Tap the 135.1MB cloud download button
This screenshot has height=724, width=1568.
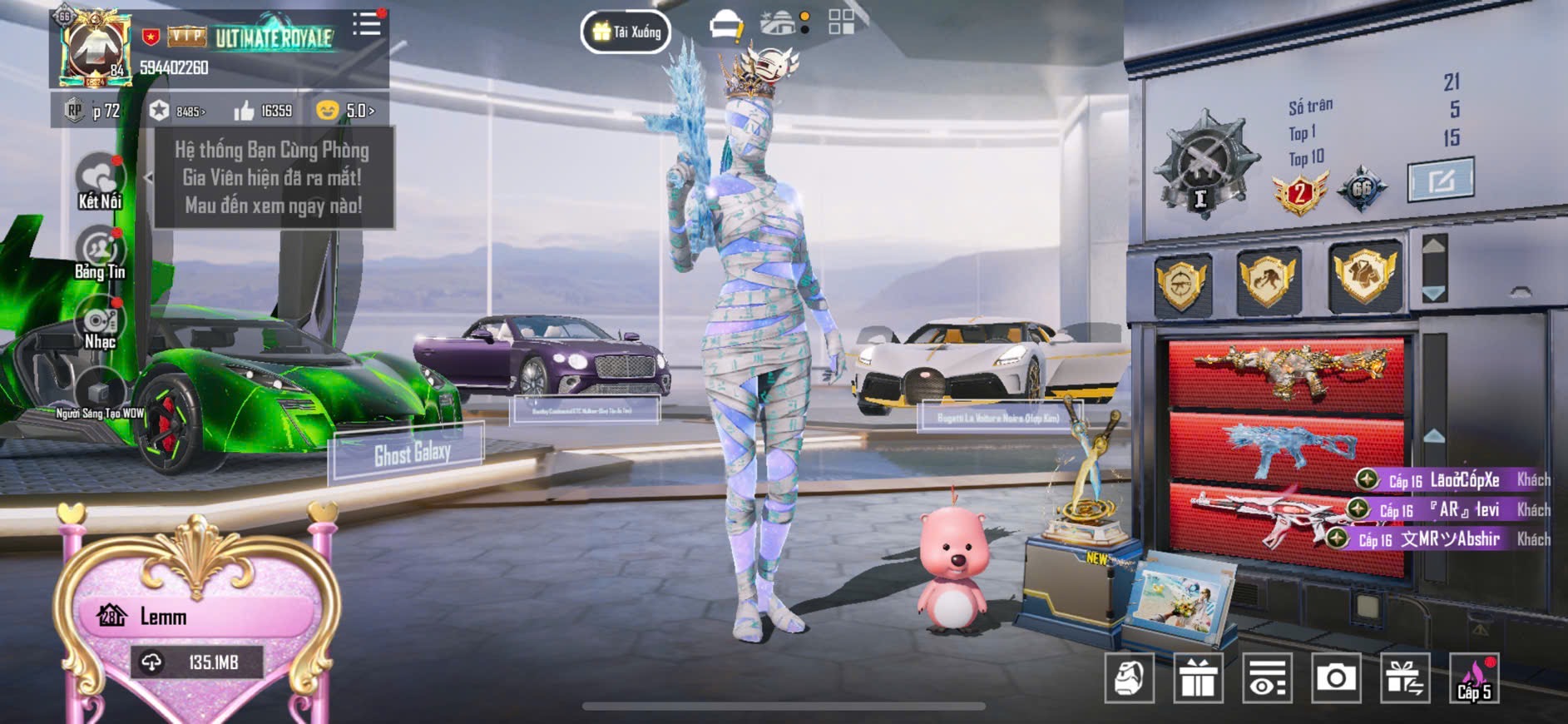click(x=196, y=662)
